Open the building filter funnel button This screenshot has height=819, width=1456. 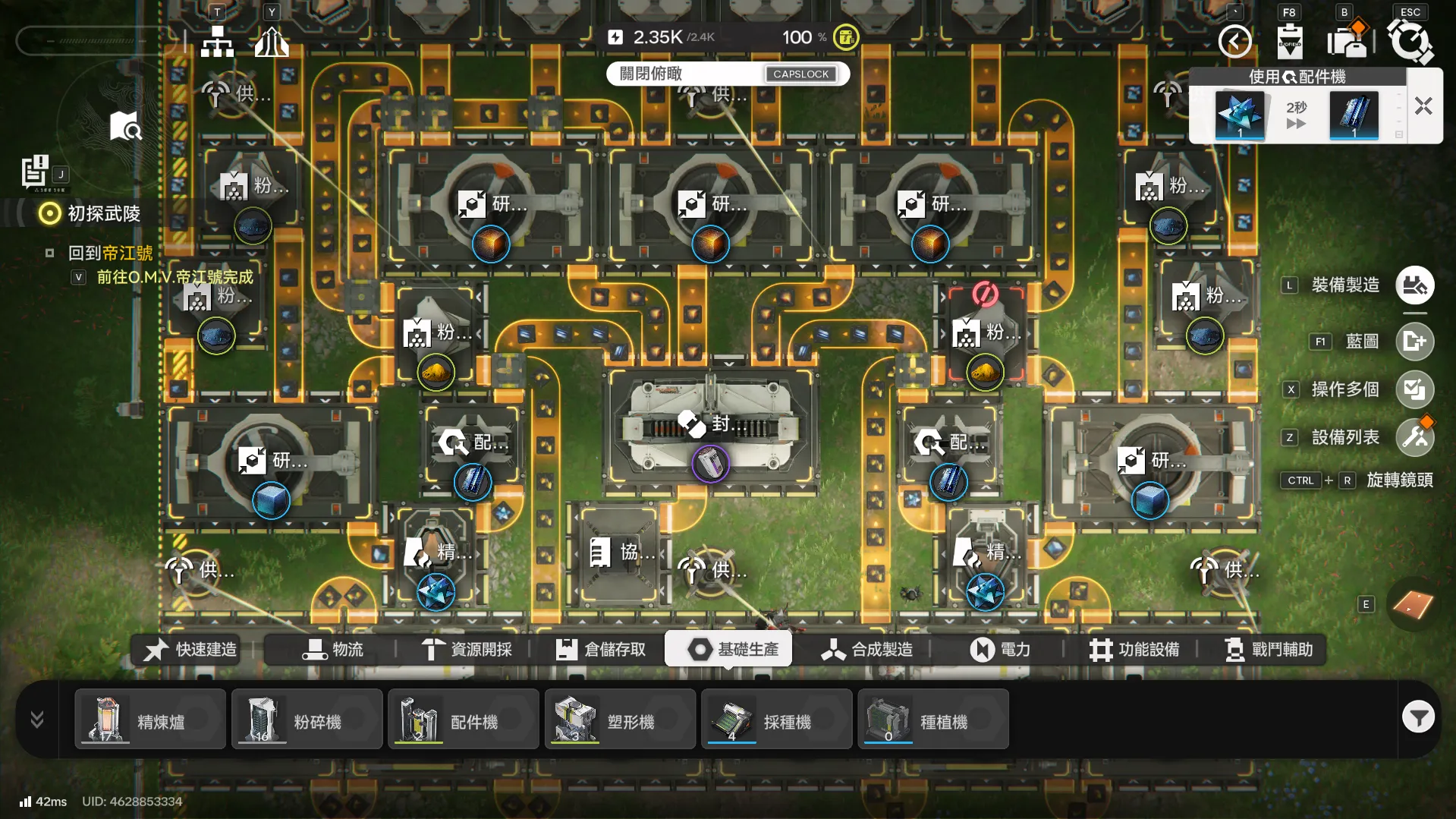pos(1417,717)
